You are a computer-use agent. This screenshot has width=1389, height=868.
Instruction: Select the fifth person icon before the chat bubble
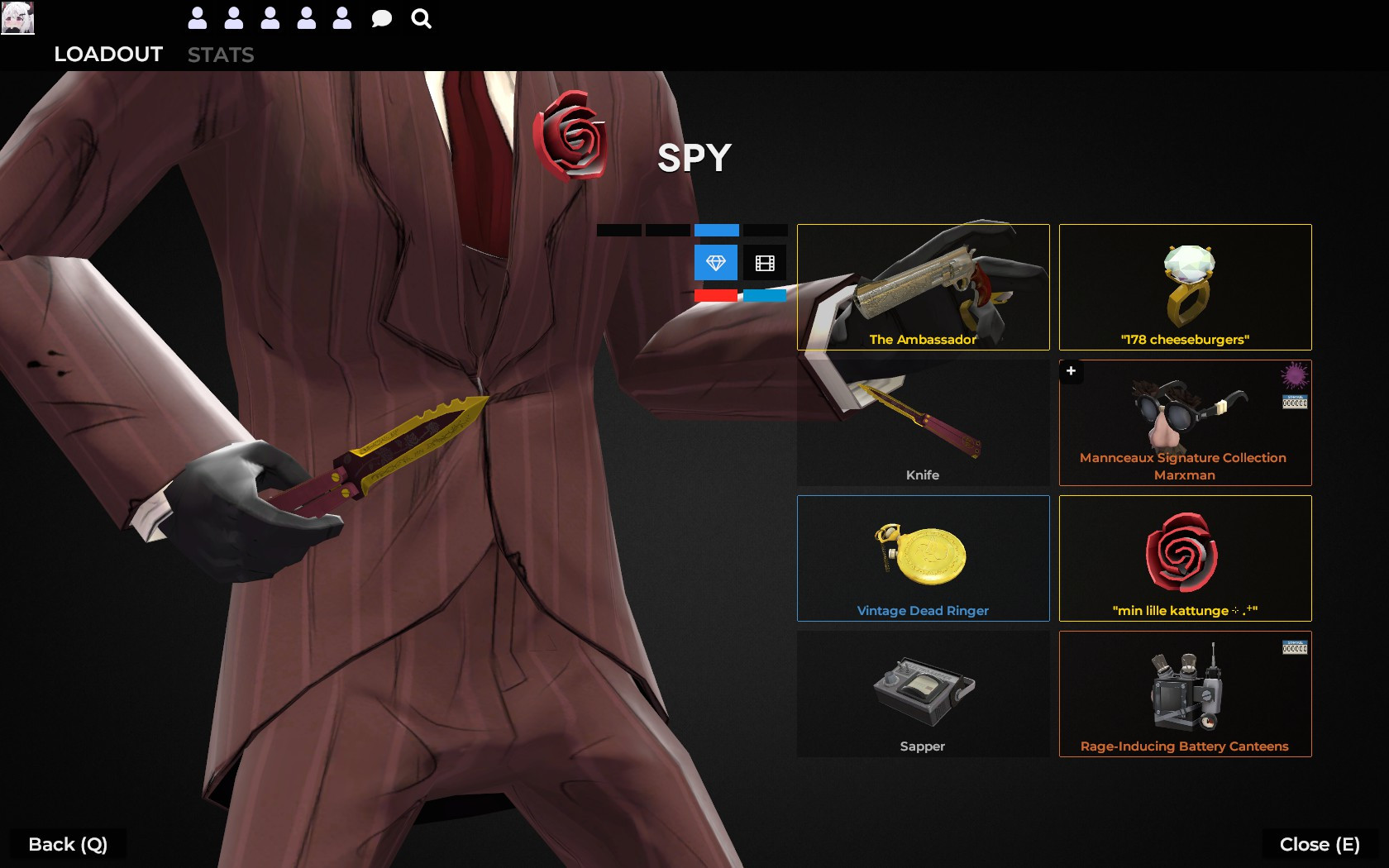coord(341,17)
